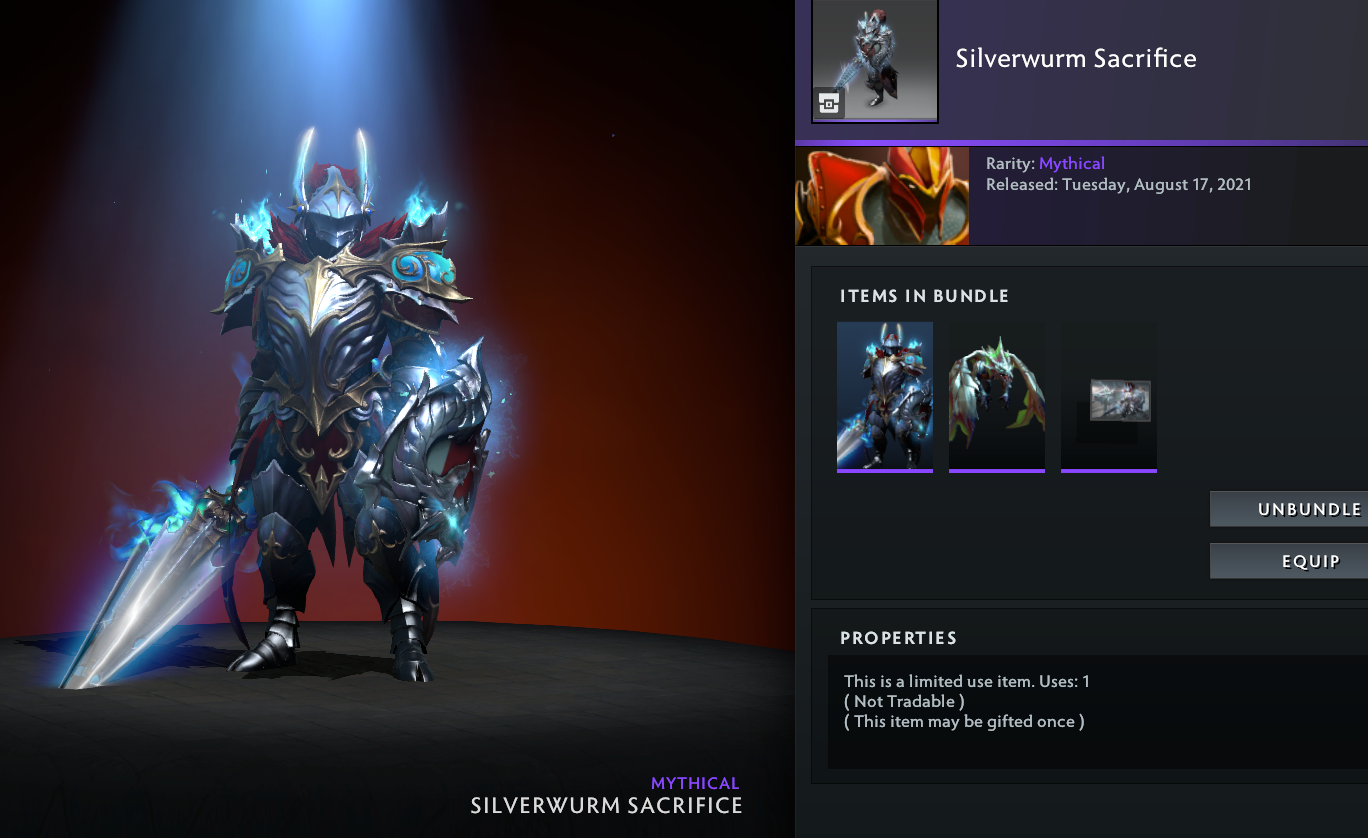Click the Unbundle button
The height and width of the screenshot is (838, 1368).
pos(1289,509)
